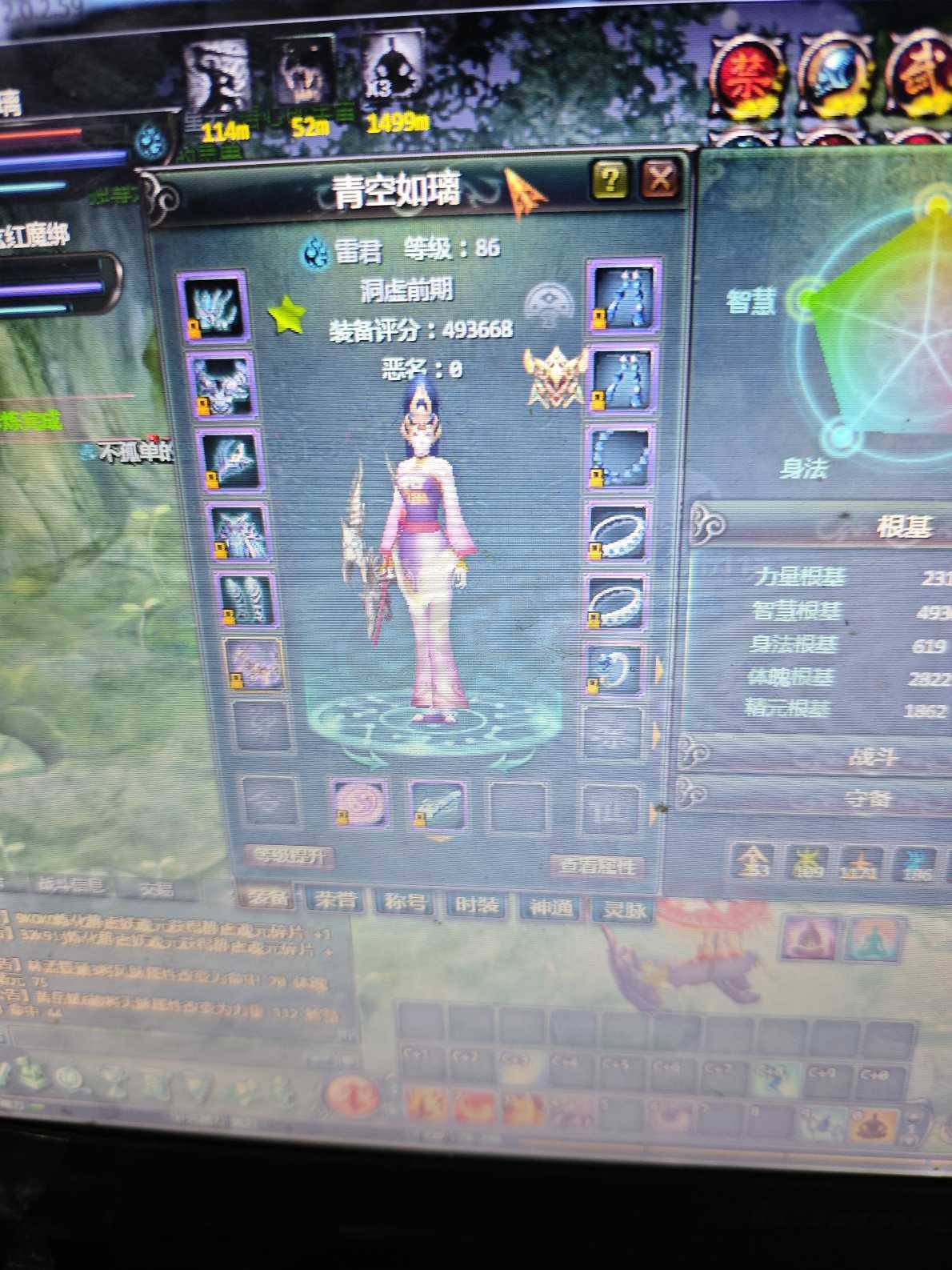The height and width of the screenshot is (1270, 952).
Task: Select the 神通 tab
Action: [550, 907]
